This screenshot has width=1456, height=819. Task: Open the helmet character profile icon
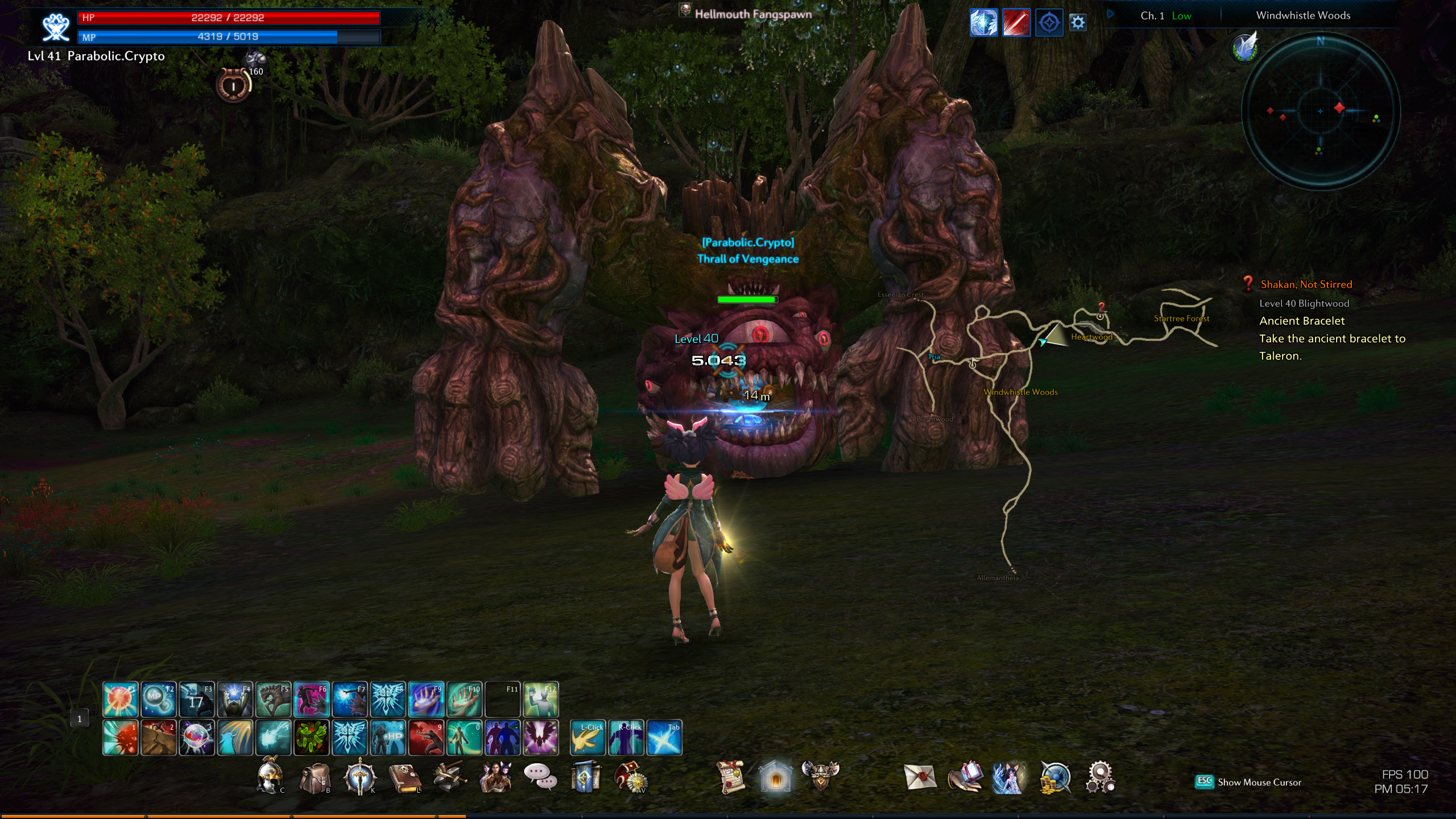pyautogui.click(x=269, y=777)
